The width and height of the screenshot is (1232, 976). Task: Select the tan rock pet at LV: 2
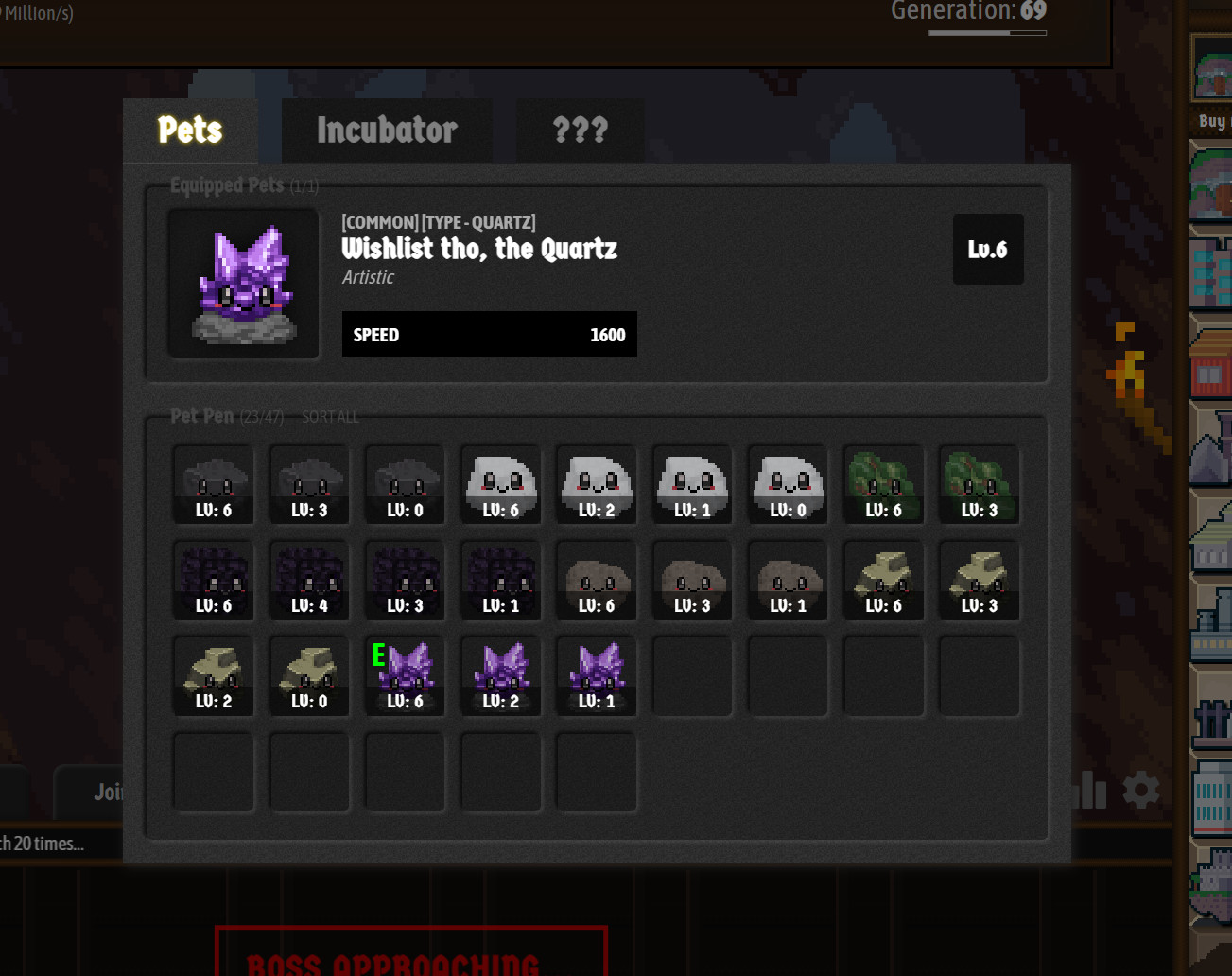pos(213,674)
